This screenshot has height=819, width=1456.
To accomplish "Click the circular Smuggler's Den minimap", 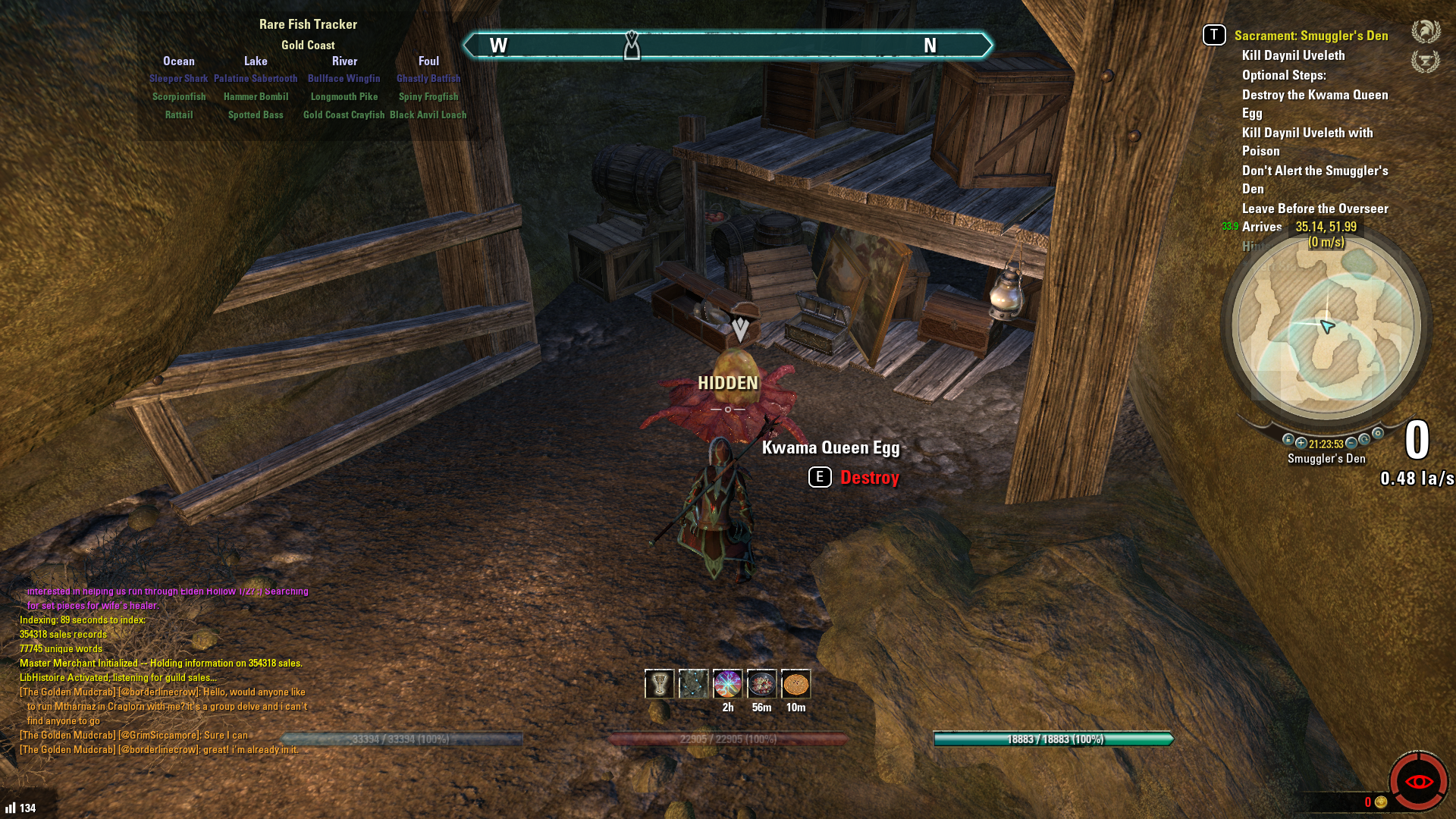I will click(x=1326, y=326).
